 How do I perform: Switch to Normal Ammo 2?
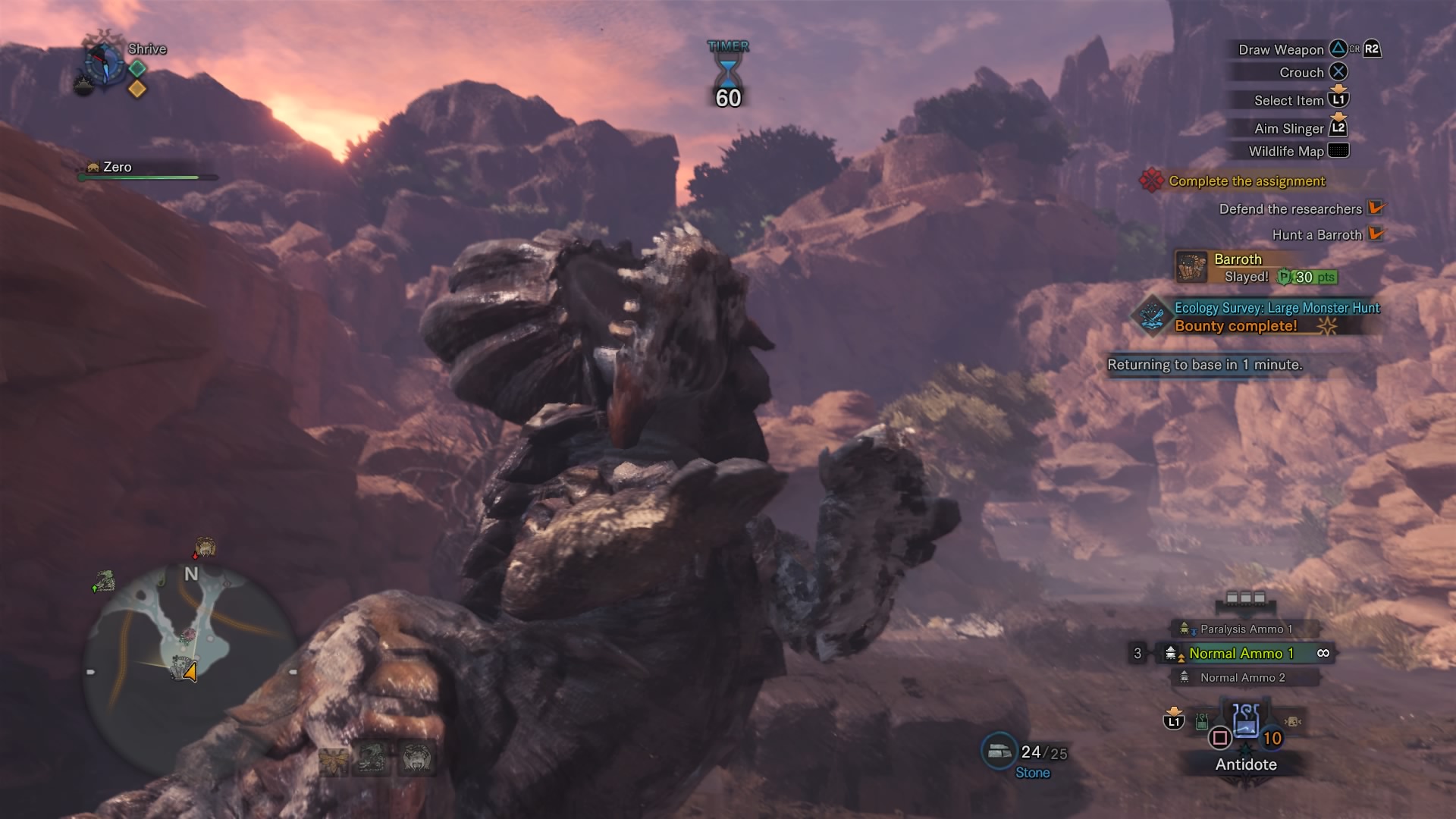[1242, 678]
